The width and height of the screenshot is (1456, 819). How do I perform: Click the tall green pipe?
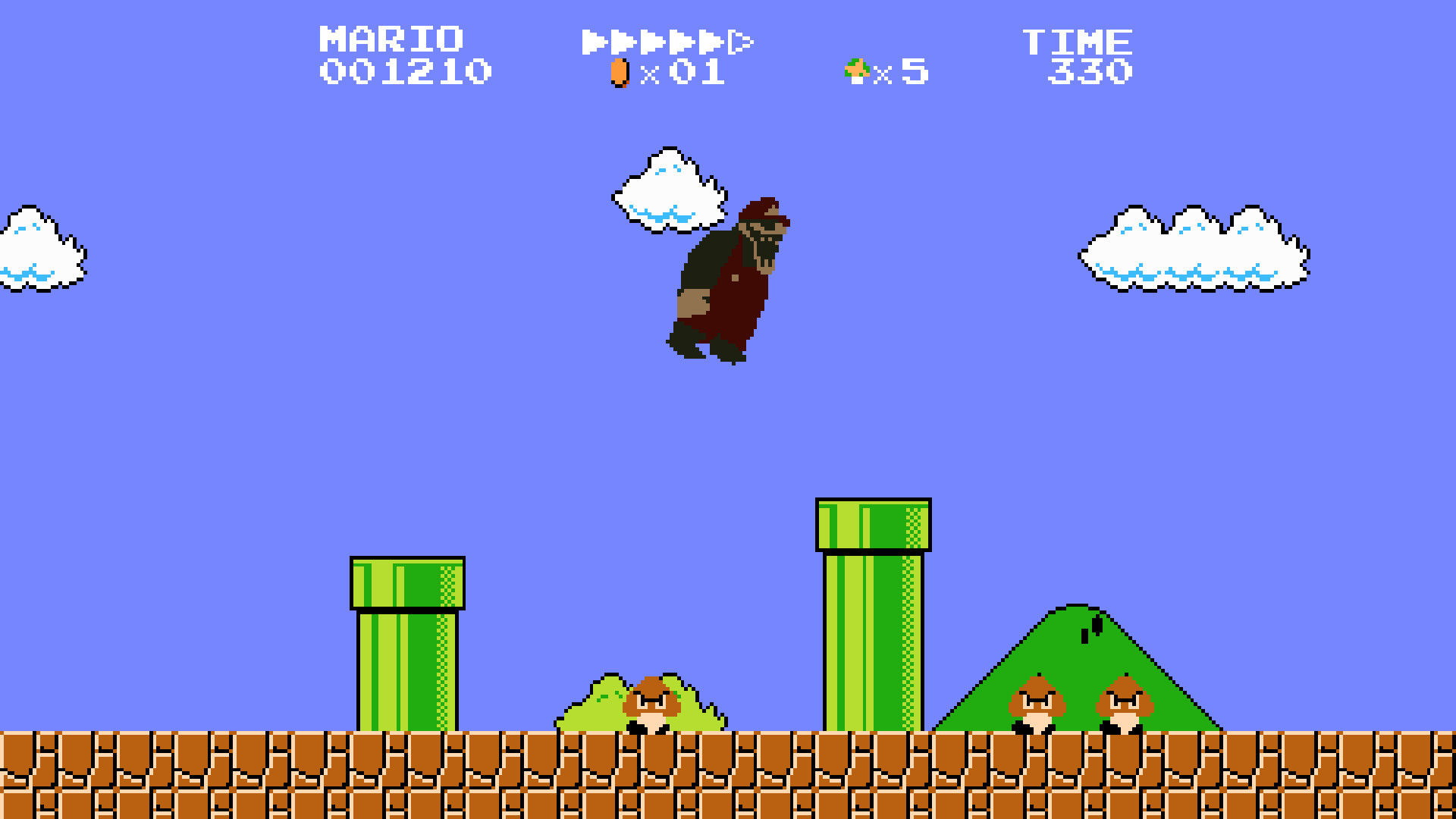(872, 614)
